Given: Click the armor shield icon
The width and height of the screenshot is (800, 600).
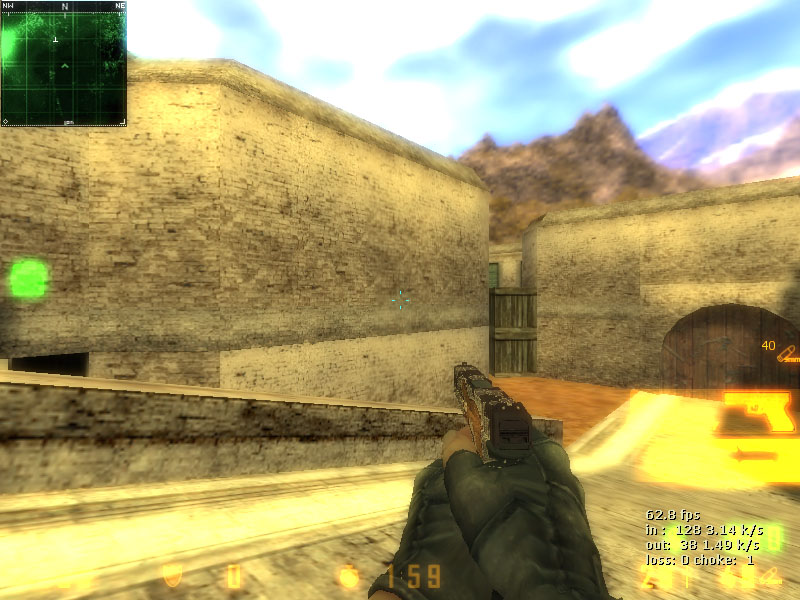Looking at the screenshot, I should coord(171,576).
